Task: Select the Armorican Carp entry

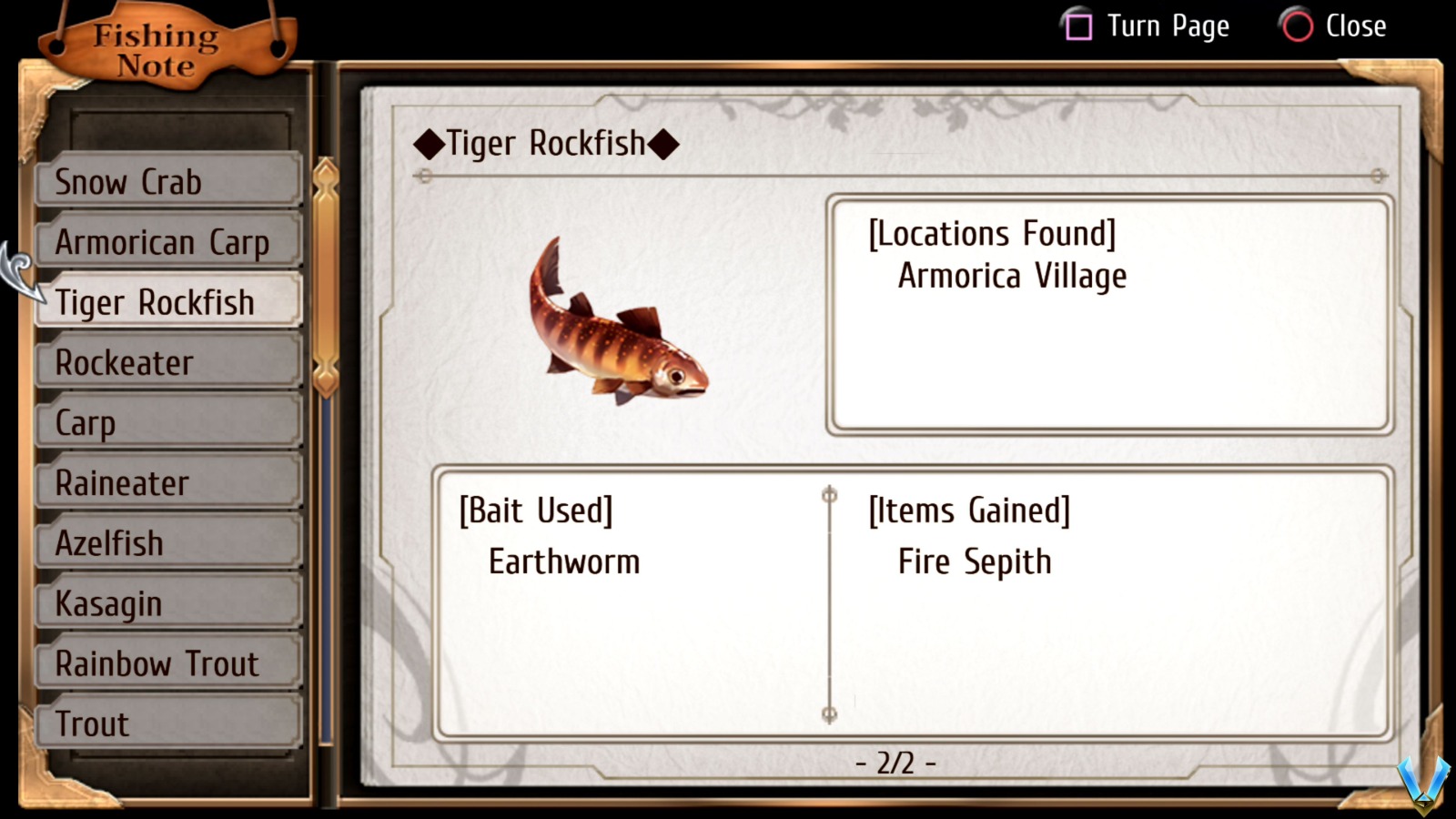Action: click(x=168, y=242)
